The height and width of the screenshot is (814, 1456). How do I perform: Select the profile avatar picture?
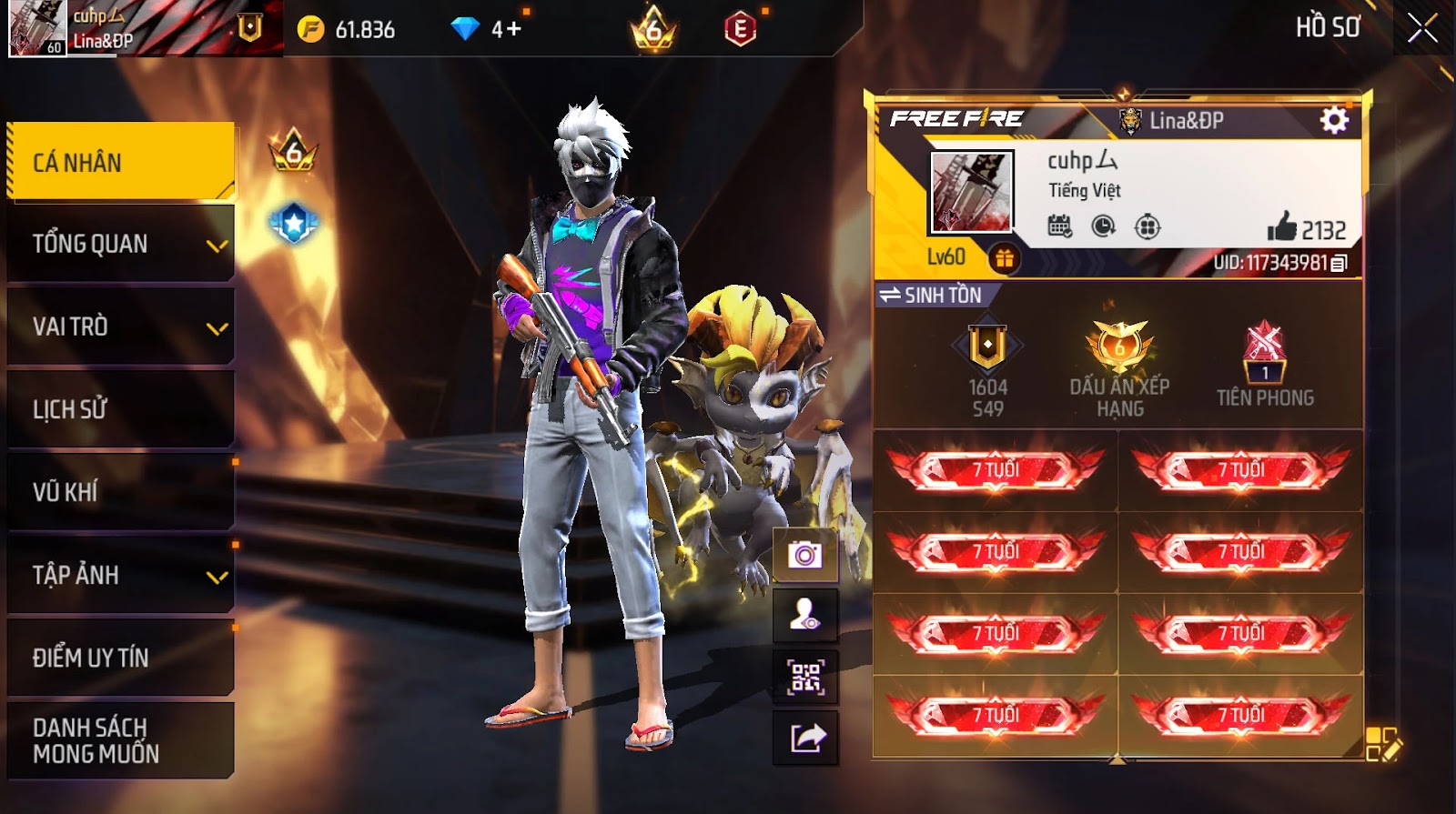(971, 193)
